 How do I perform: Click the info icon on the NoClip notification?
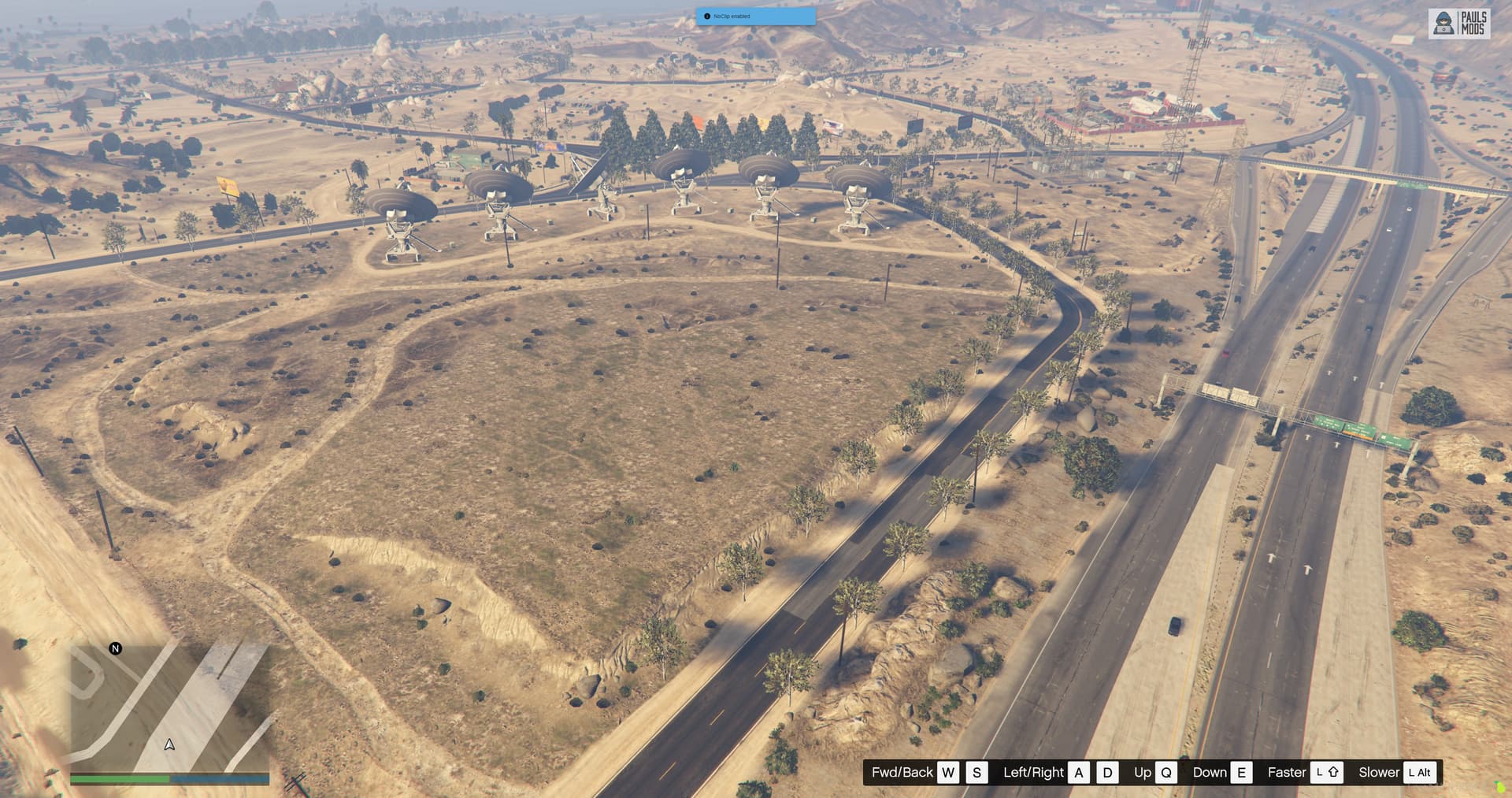coord(708,16)
